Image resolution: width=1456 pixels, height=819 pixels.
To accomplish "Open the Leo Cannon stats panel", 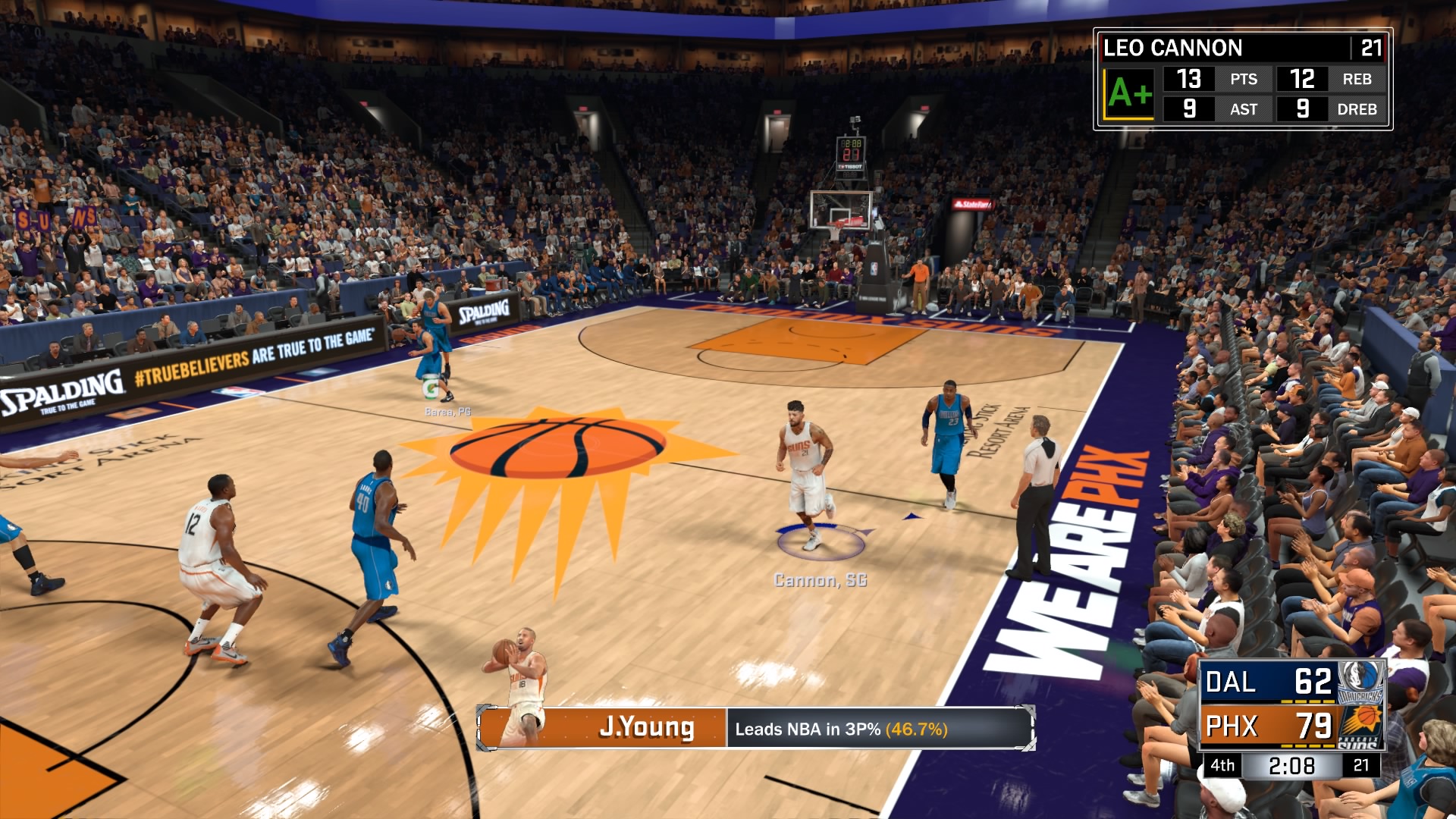I will pos(1242,80).
